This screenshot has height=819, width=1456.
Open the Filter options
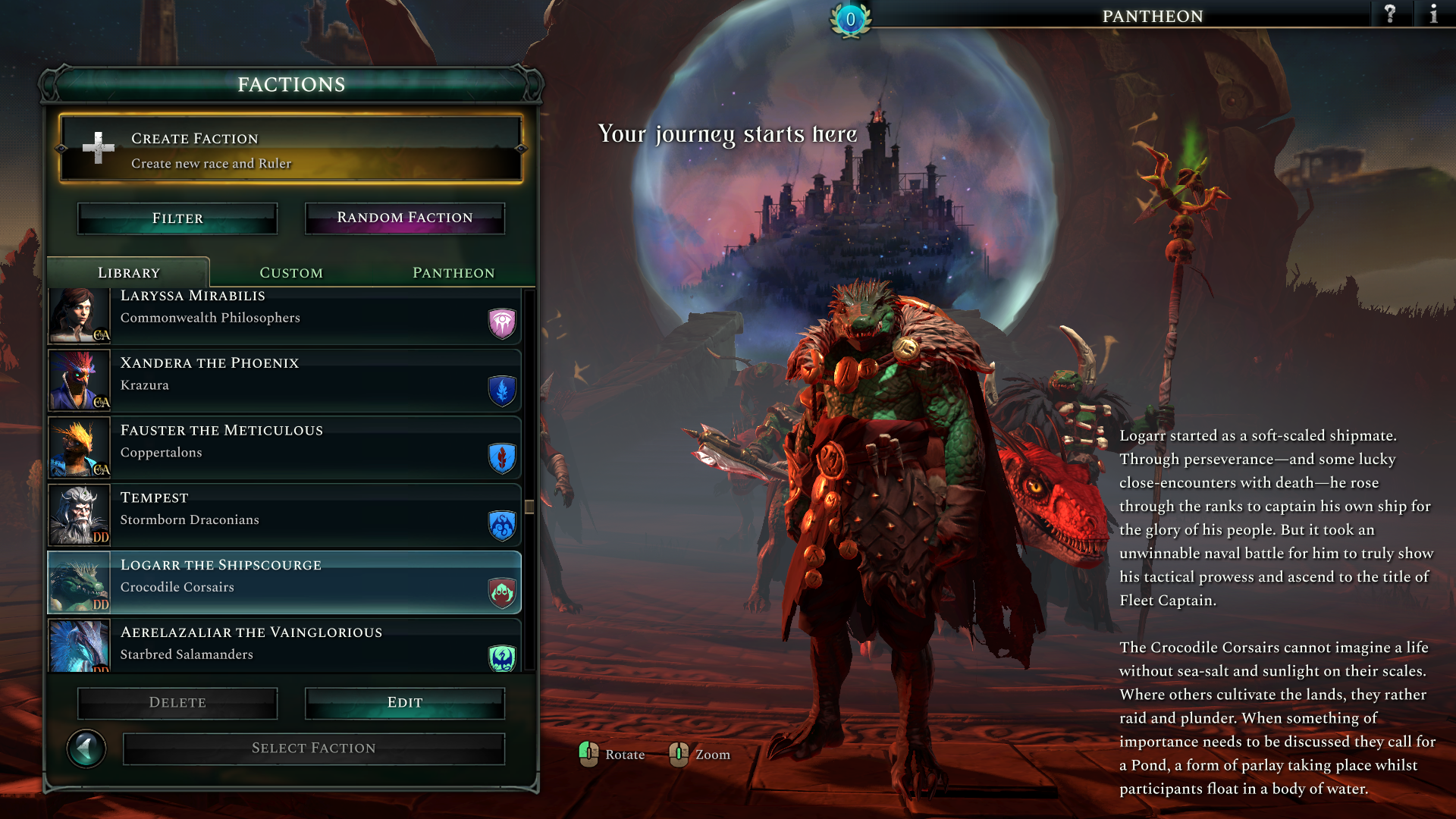(177, 218)
